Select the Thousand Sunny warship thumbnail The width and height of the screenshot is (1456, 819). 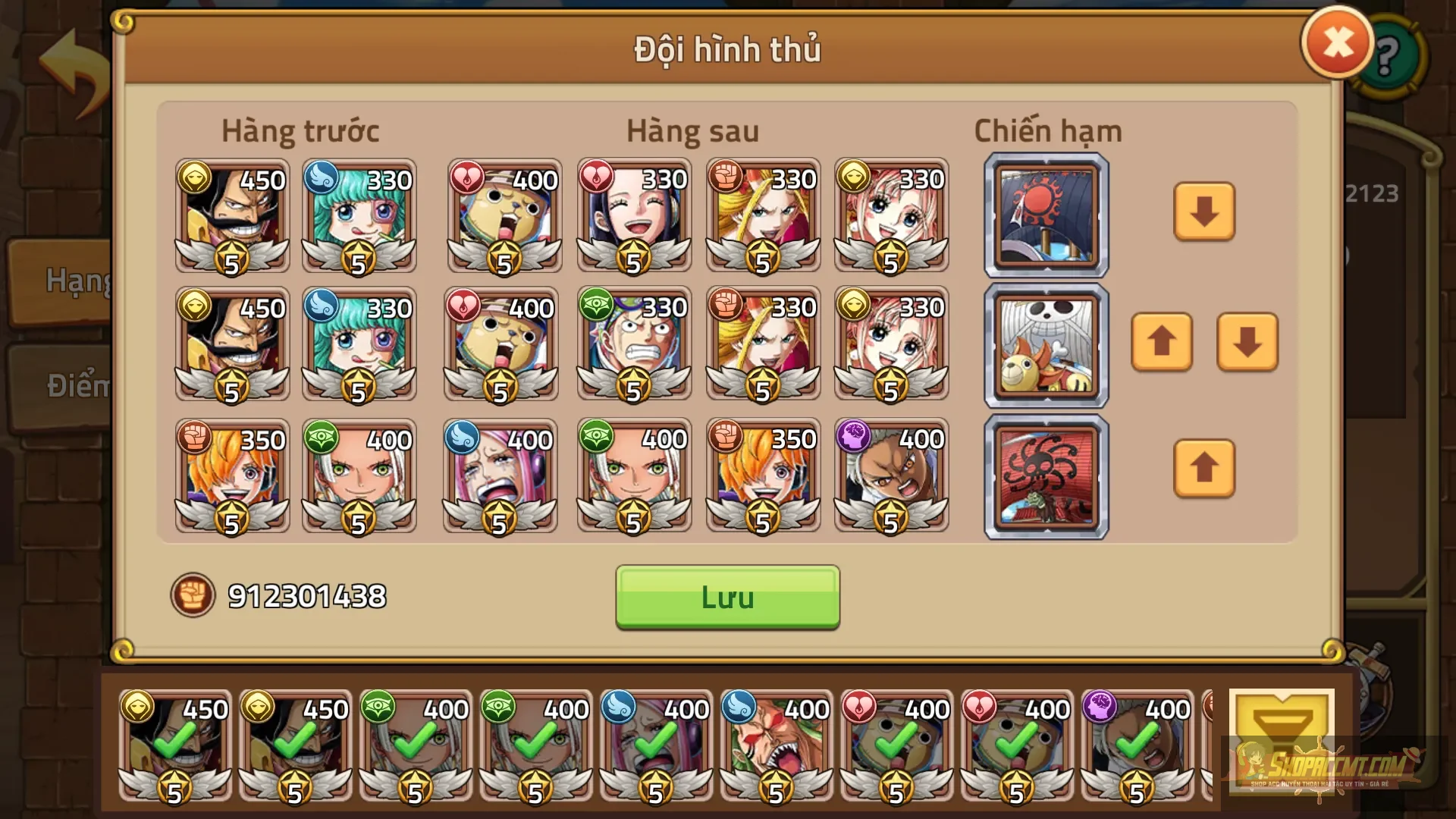1045,345
